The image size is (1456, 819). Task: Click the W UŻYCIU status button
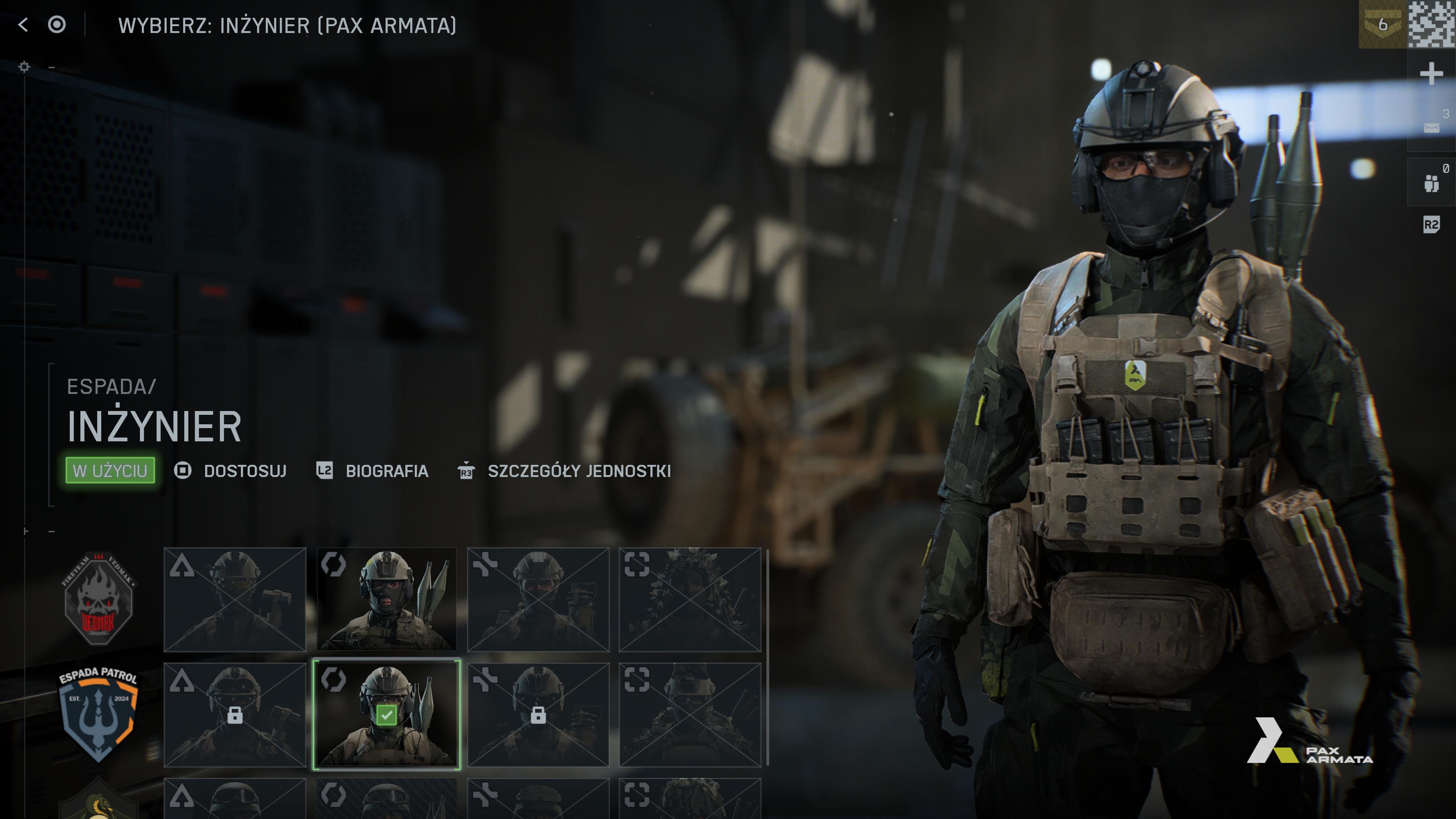coord(110,470)
